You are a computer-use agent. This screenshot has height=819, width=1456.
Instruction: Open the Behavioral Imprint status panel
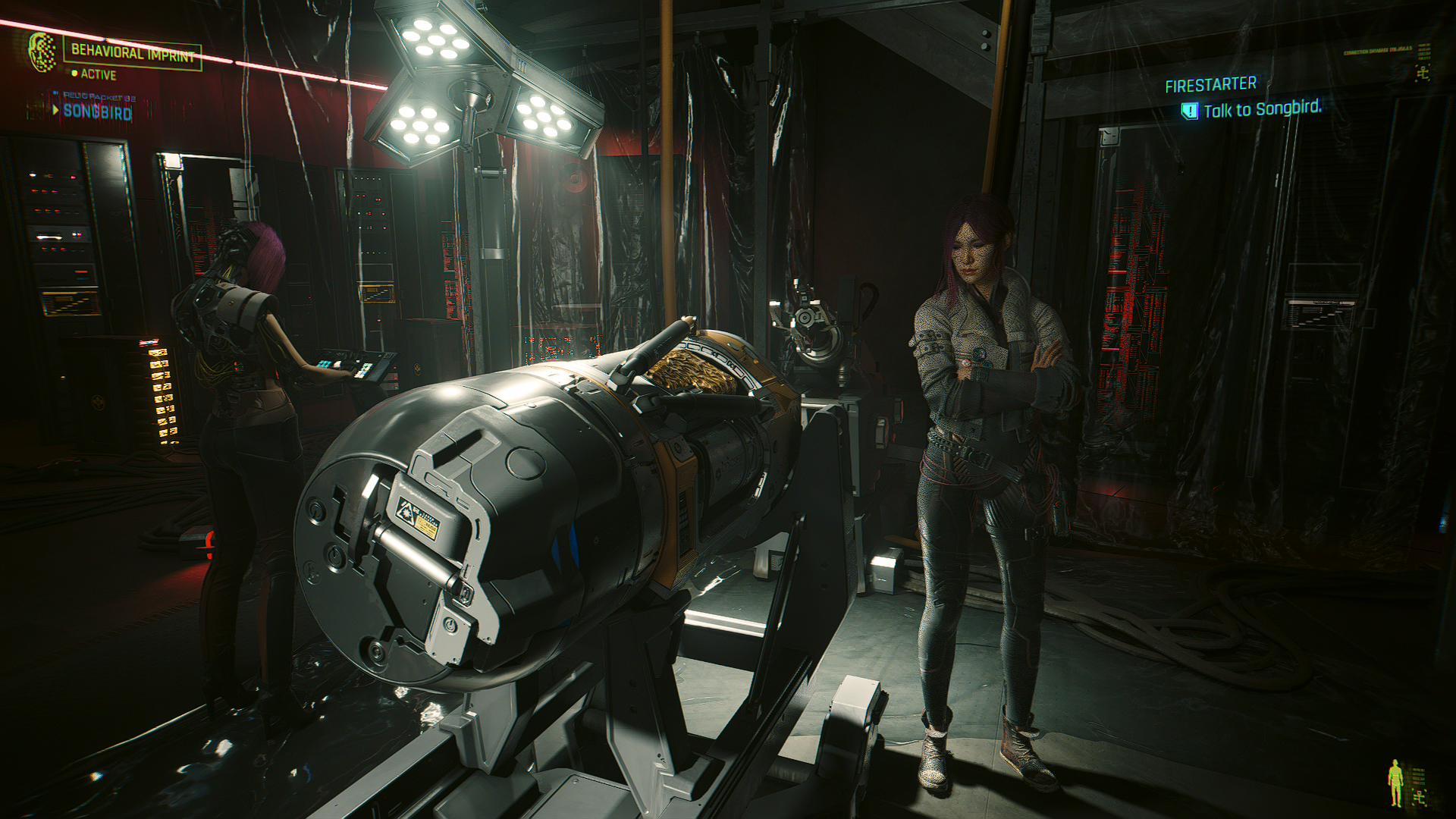(133, 53)
